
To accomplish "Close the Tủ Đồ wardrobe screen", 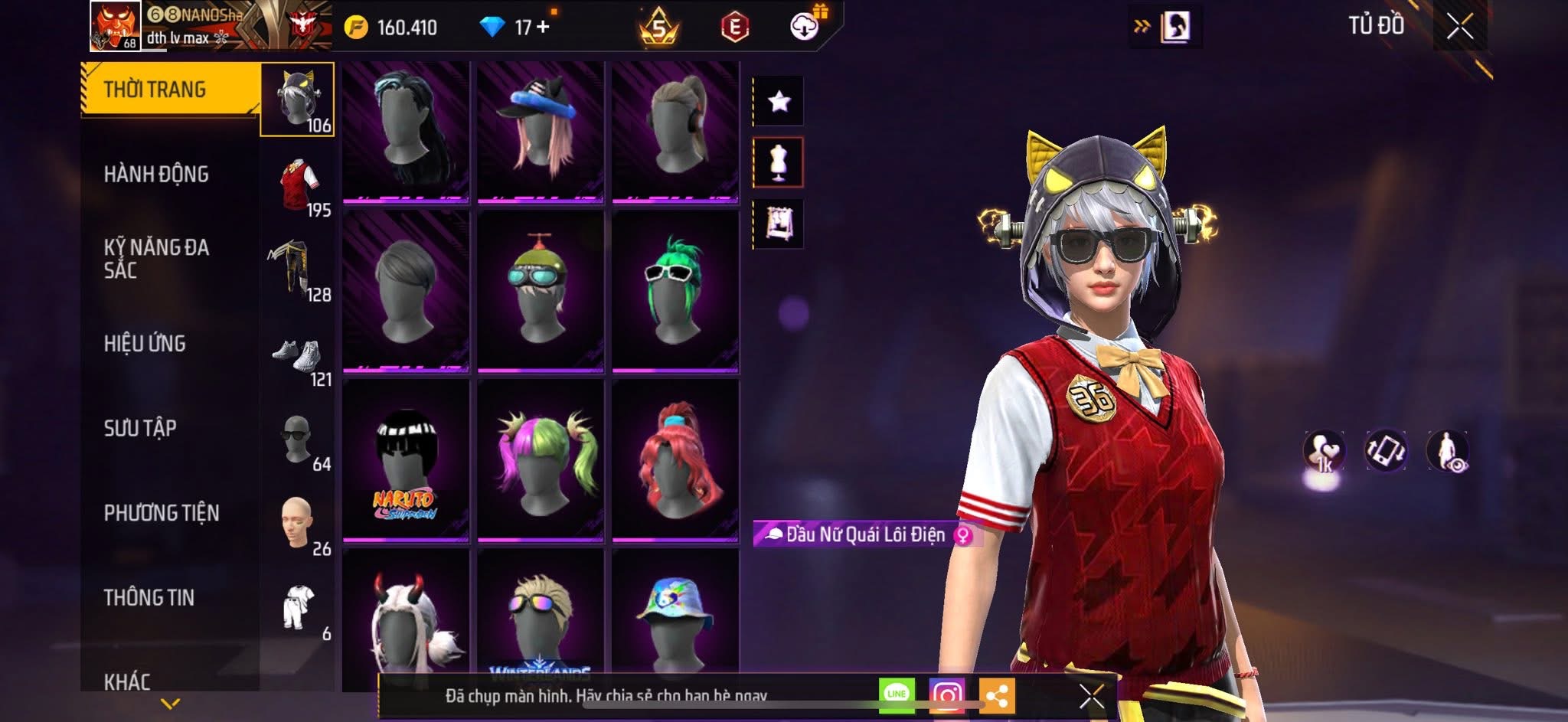I will click(1459, 27).
